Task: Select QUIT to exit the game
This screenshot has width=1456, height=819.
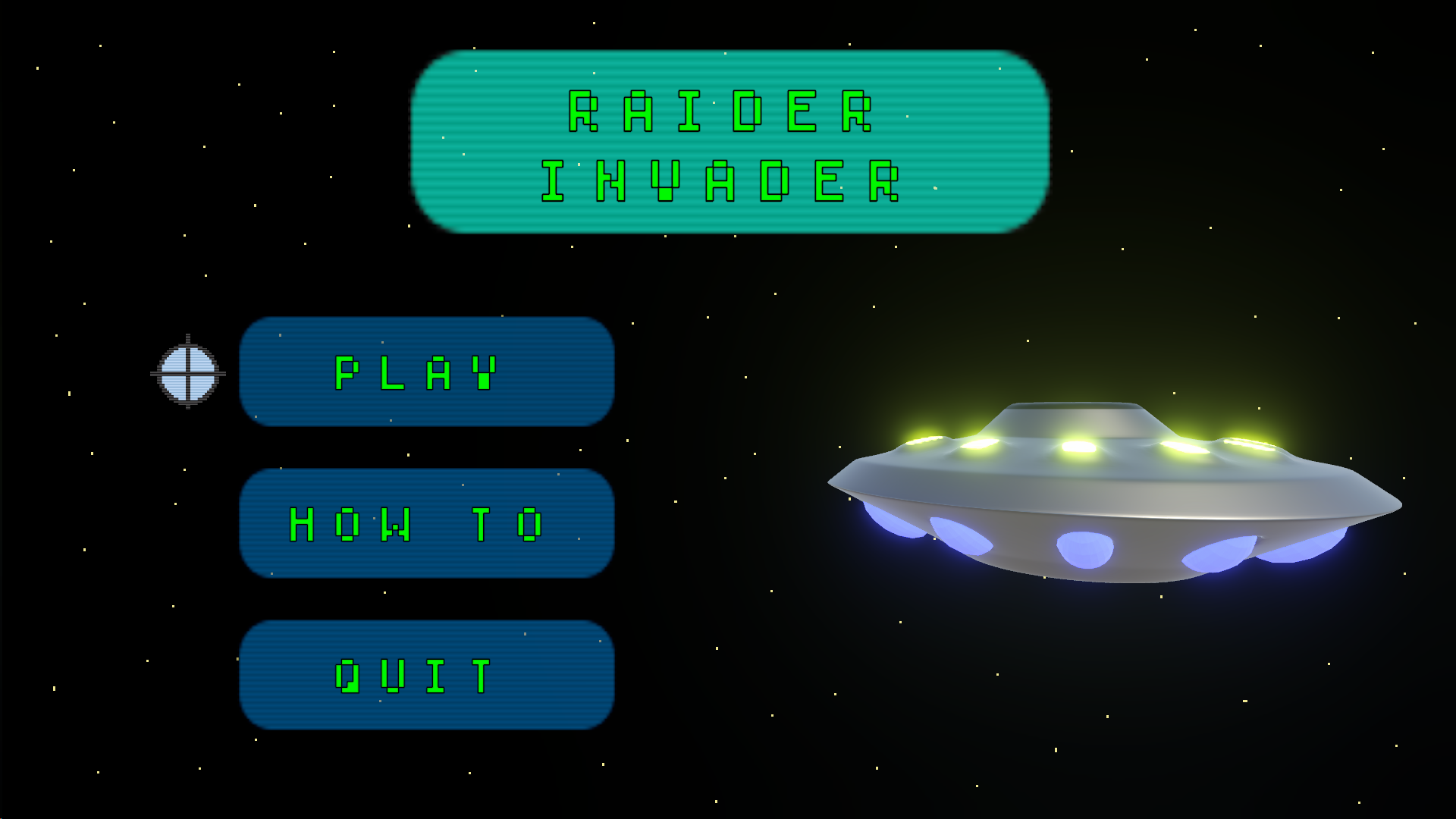Action: (x=425, y=673)
